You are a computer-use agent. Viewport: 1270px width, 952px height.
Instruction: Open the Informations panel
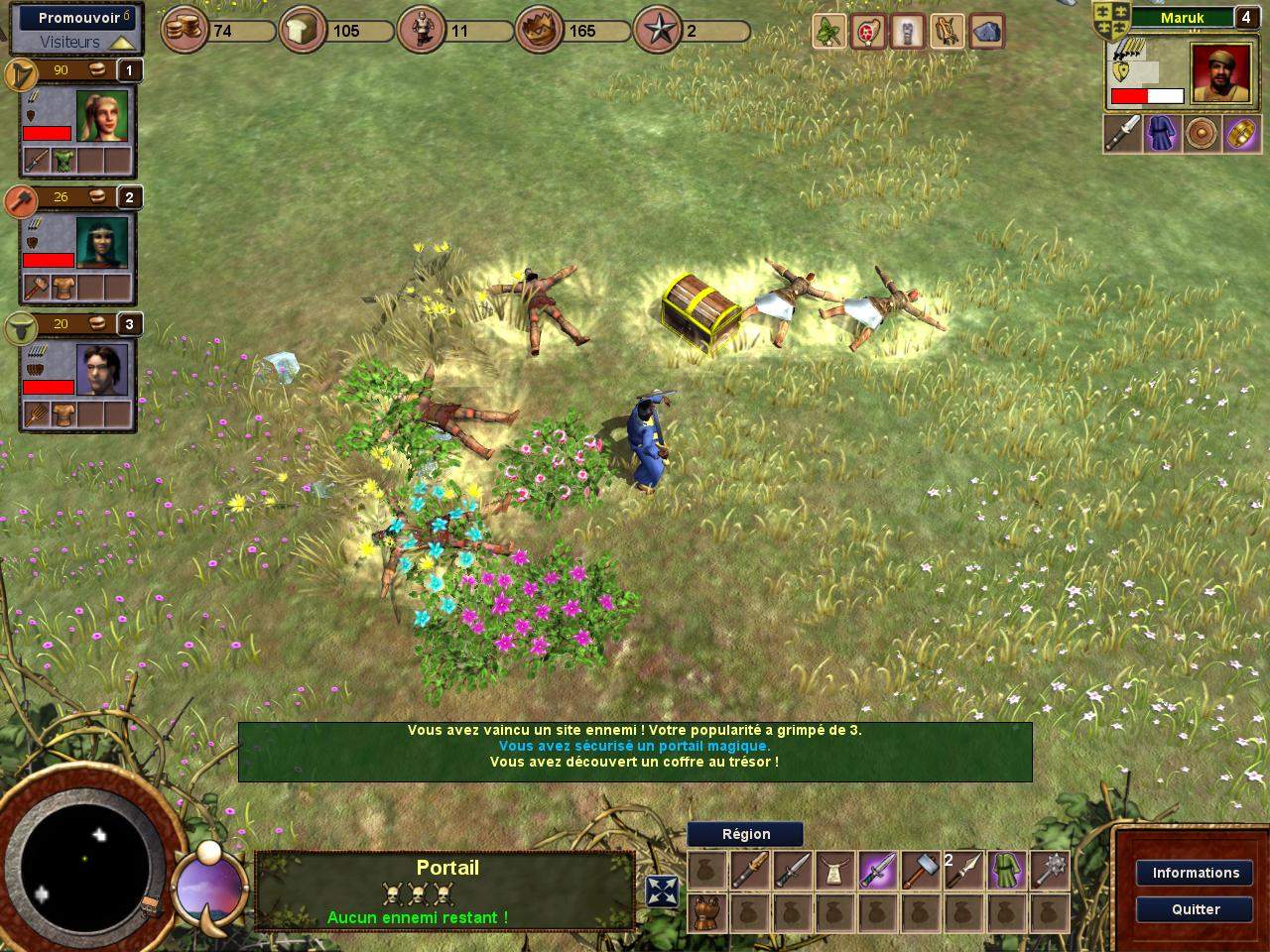point(1195,873)
